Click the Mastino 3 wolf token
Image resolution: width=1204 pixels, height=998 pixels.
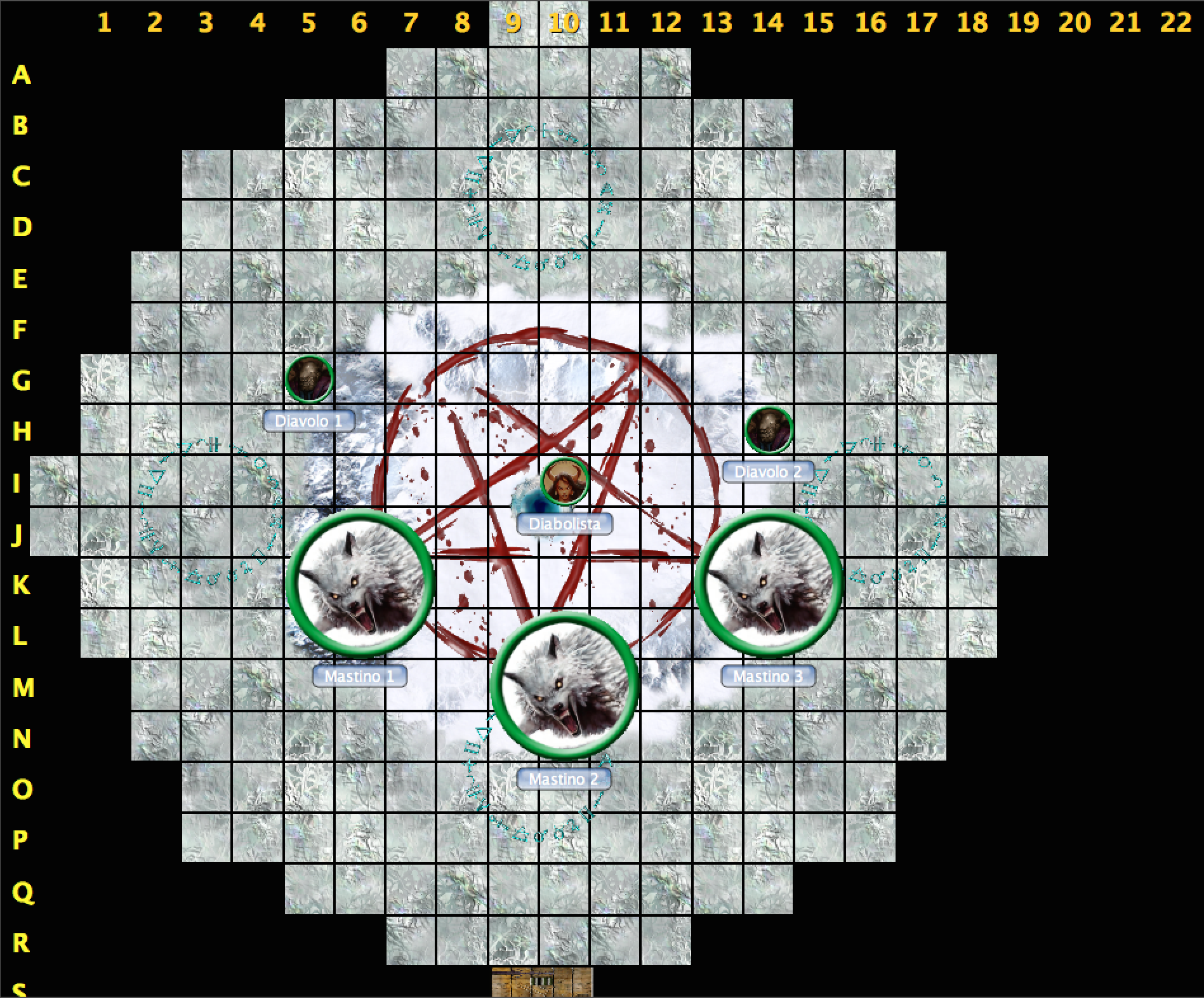(769, 583)
